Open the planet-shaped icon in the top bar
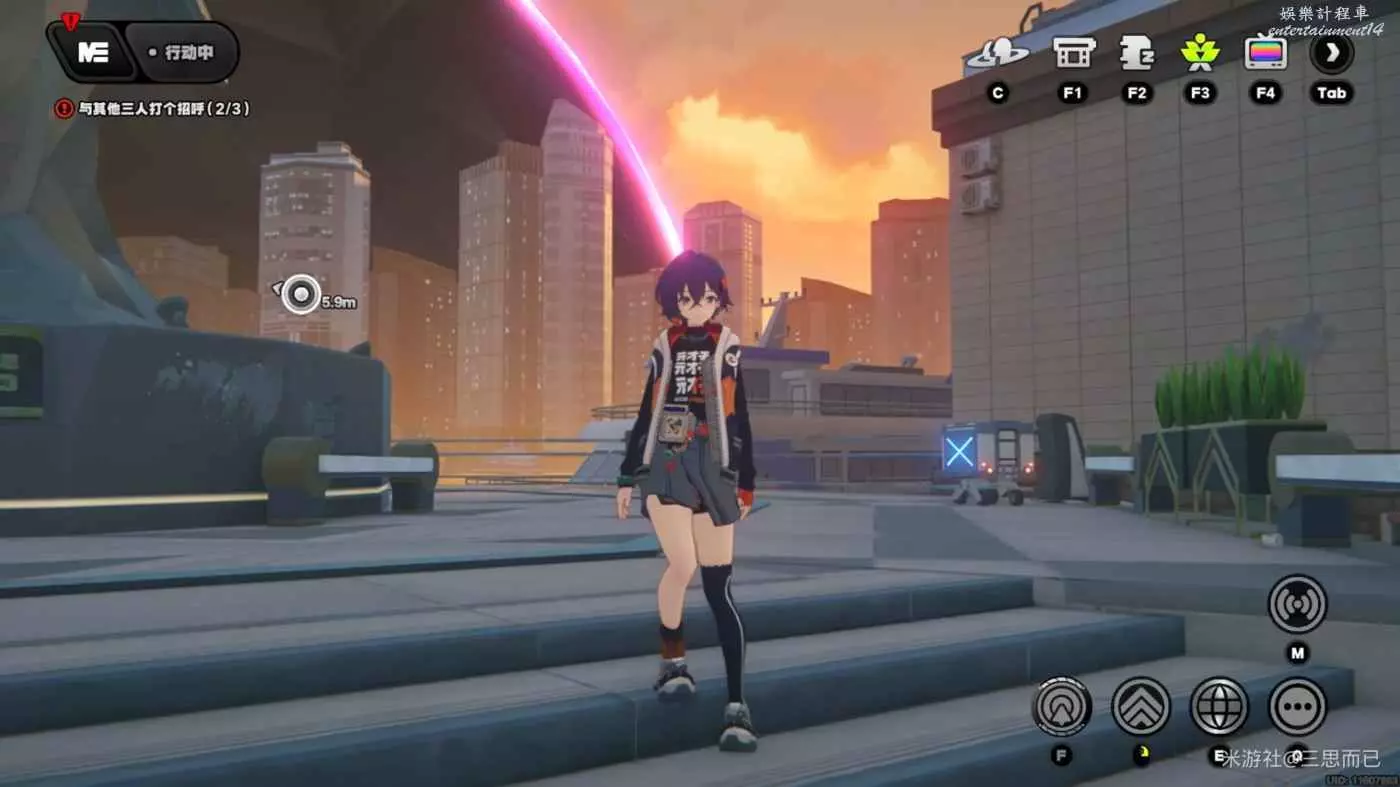Screen dimensions: 1400x787 [x=997, y=54]
